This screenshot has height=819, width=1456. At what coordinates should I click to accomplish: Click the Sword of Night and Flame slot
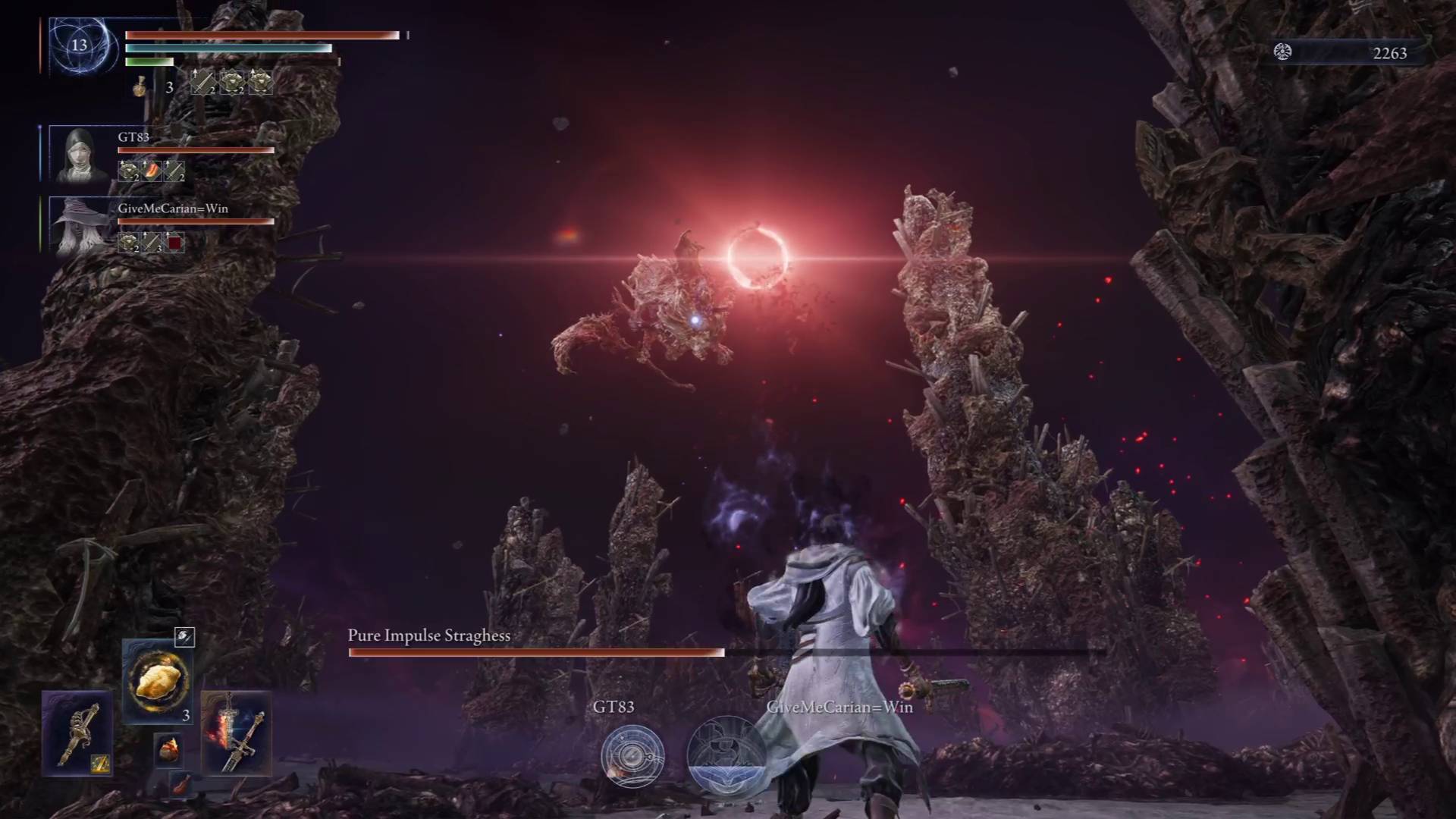coord(237,732)
